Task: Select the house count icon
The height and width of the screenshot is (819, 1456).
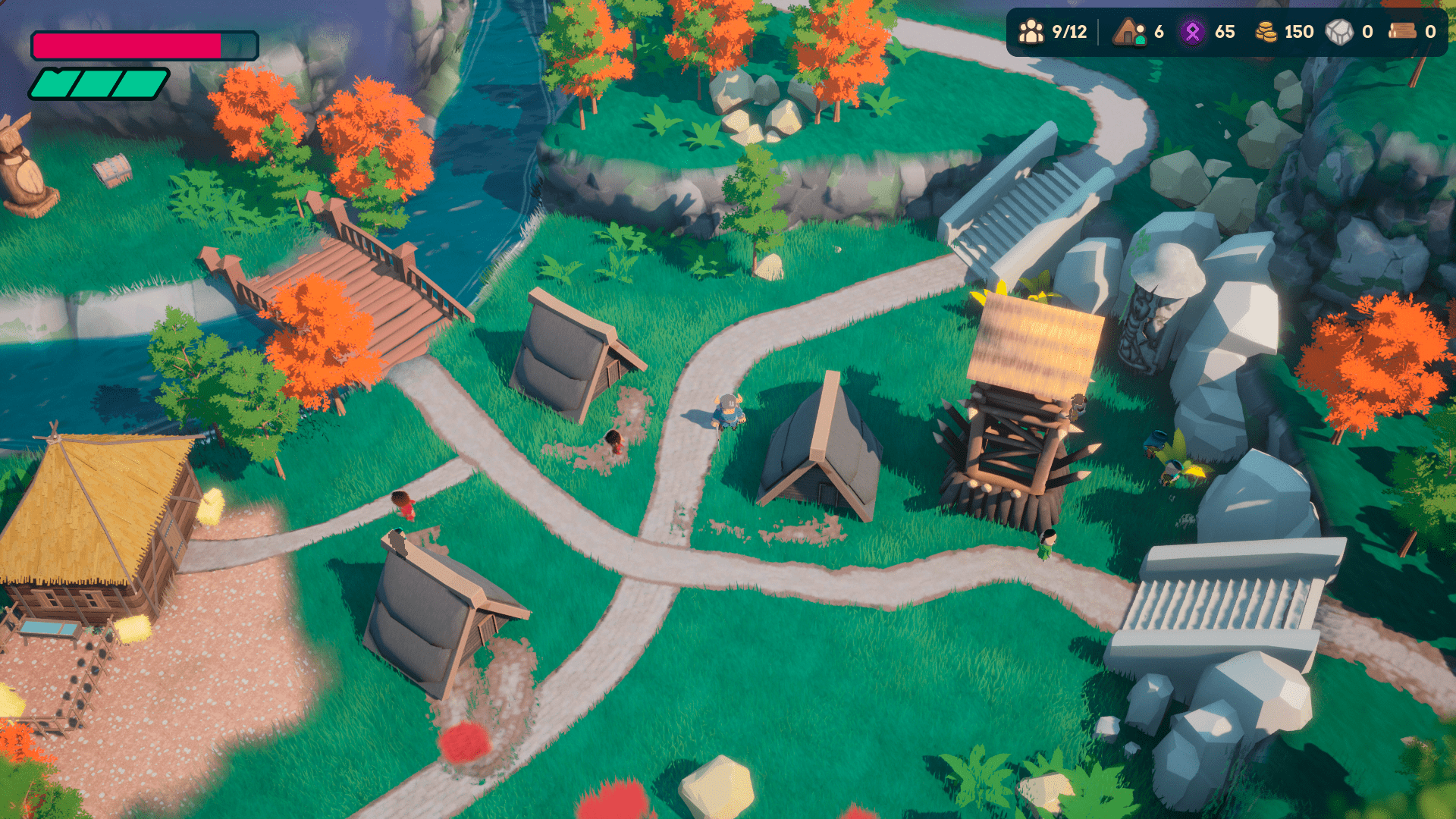Action: [1129, 32]
